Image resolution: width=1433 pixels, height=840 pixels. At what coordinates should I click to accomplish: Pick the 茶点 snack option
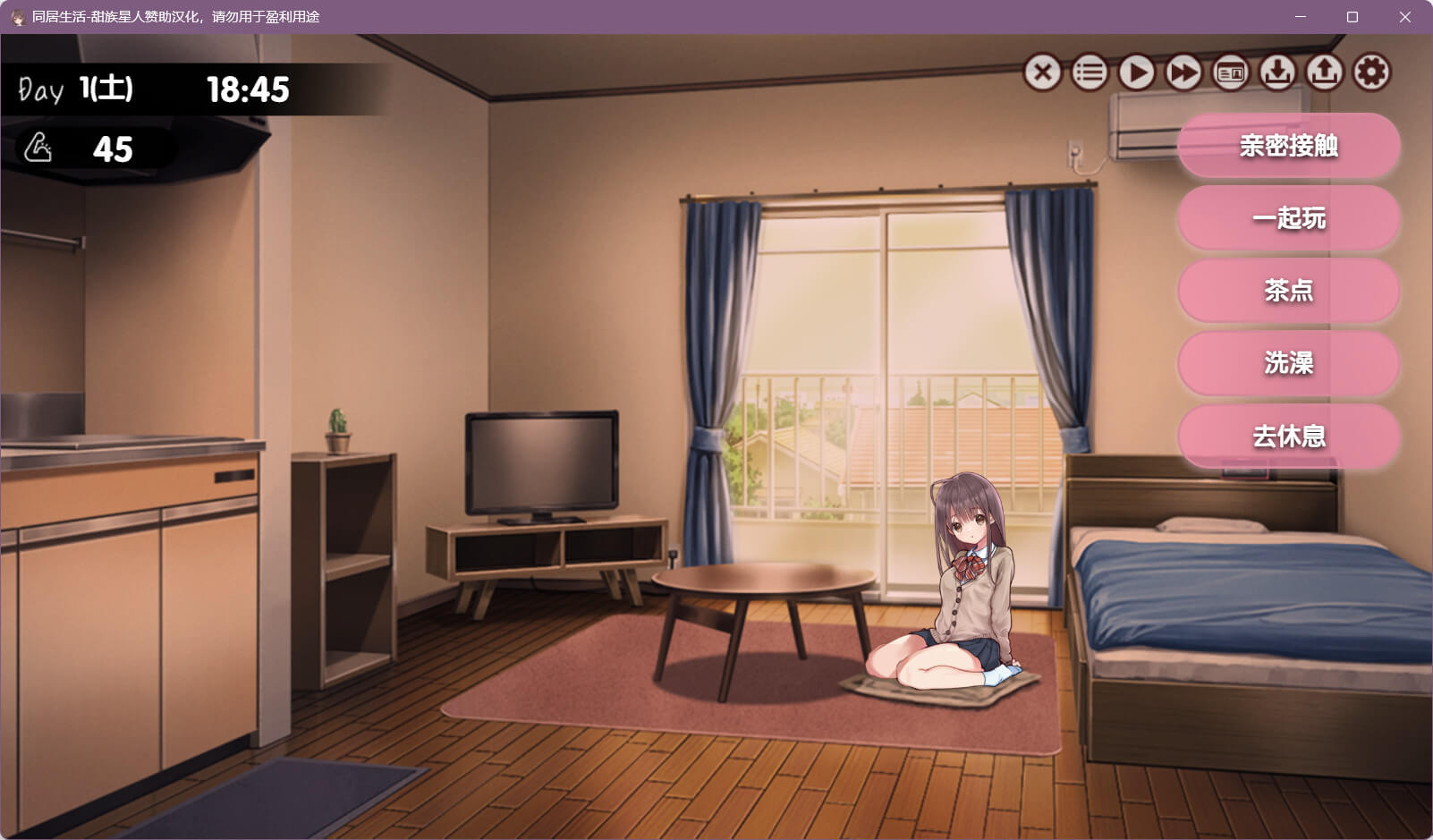pos(1288,290)
